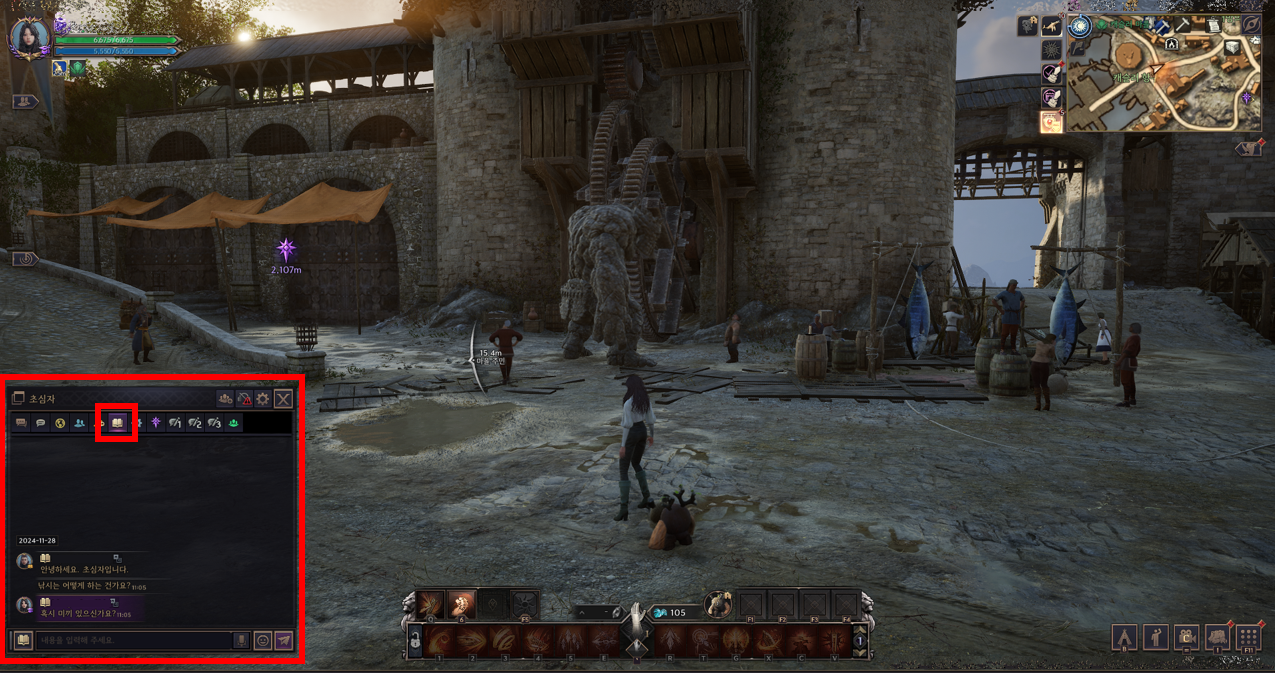
Task: Click the chat message input field
Action: (133, 640)
